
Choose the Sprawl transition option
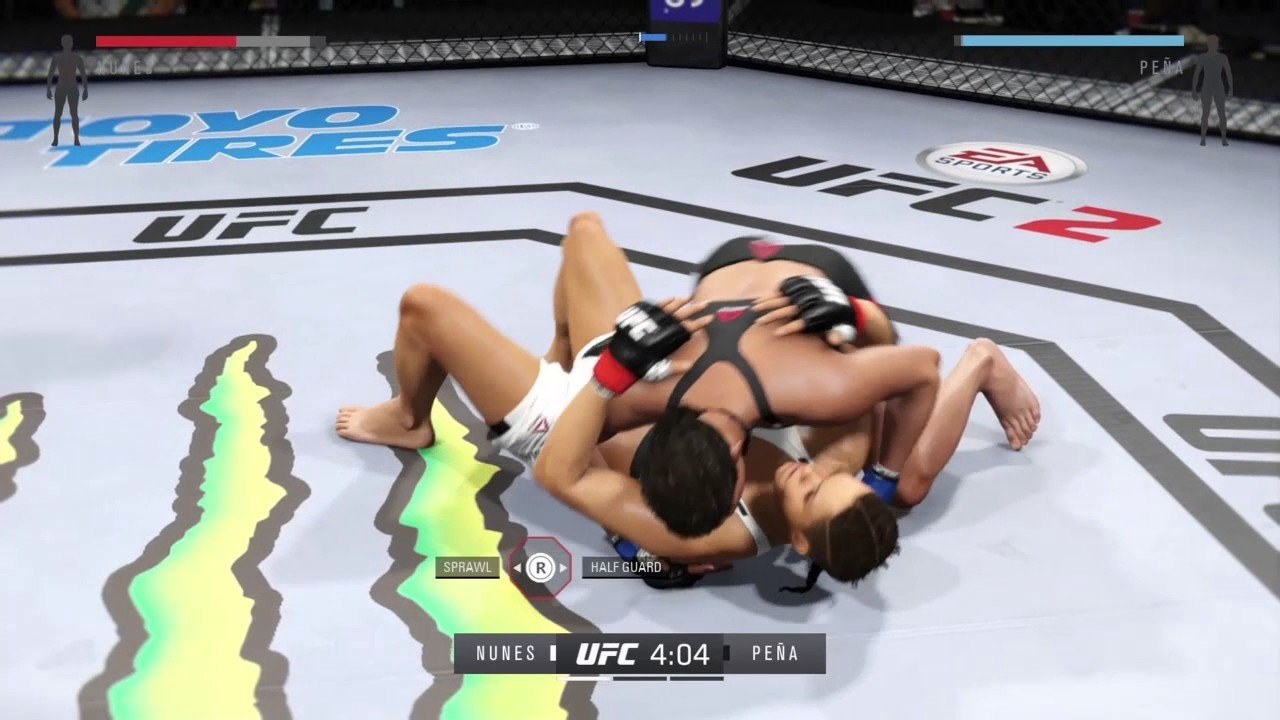468,568
